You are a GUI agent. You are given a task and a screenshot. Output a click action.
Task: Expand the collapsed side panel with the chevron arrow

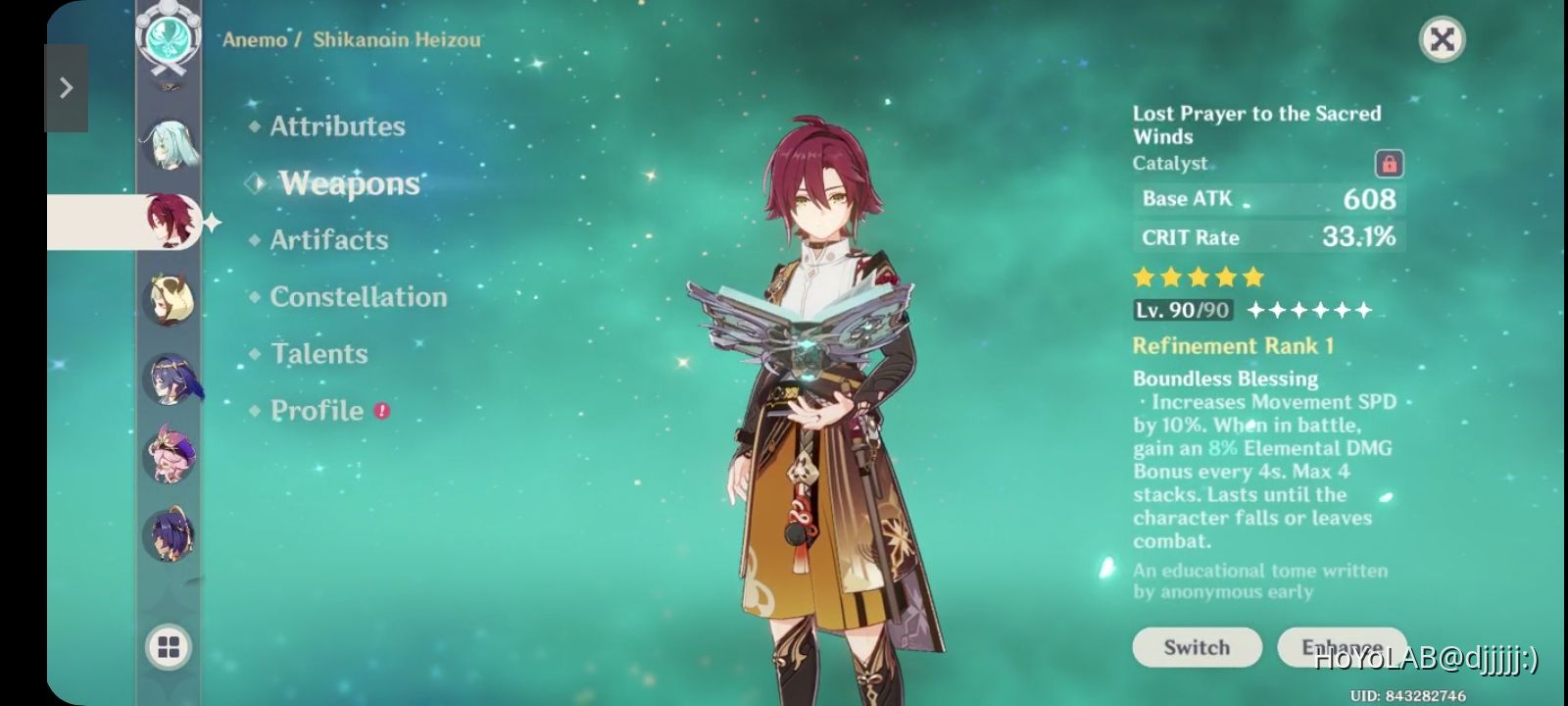(x=66, y=87)
